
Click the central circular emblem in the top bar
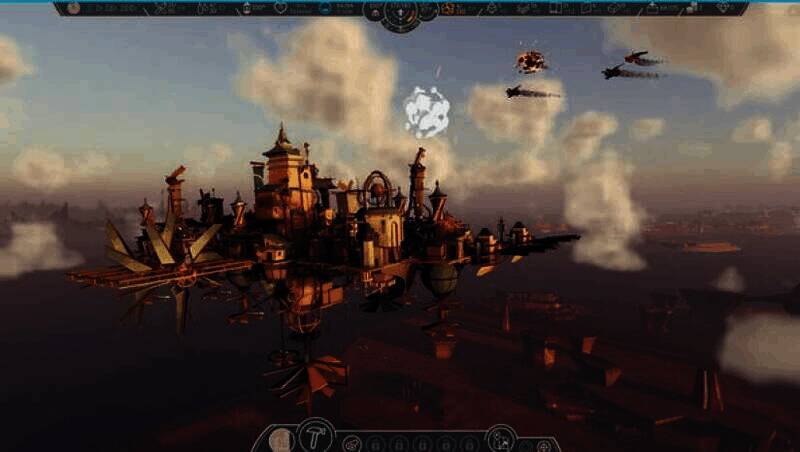click(401, 11)
